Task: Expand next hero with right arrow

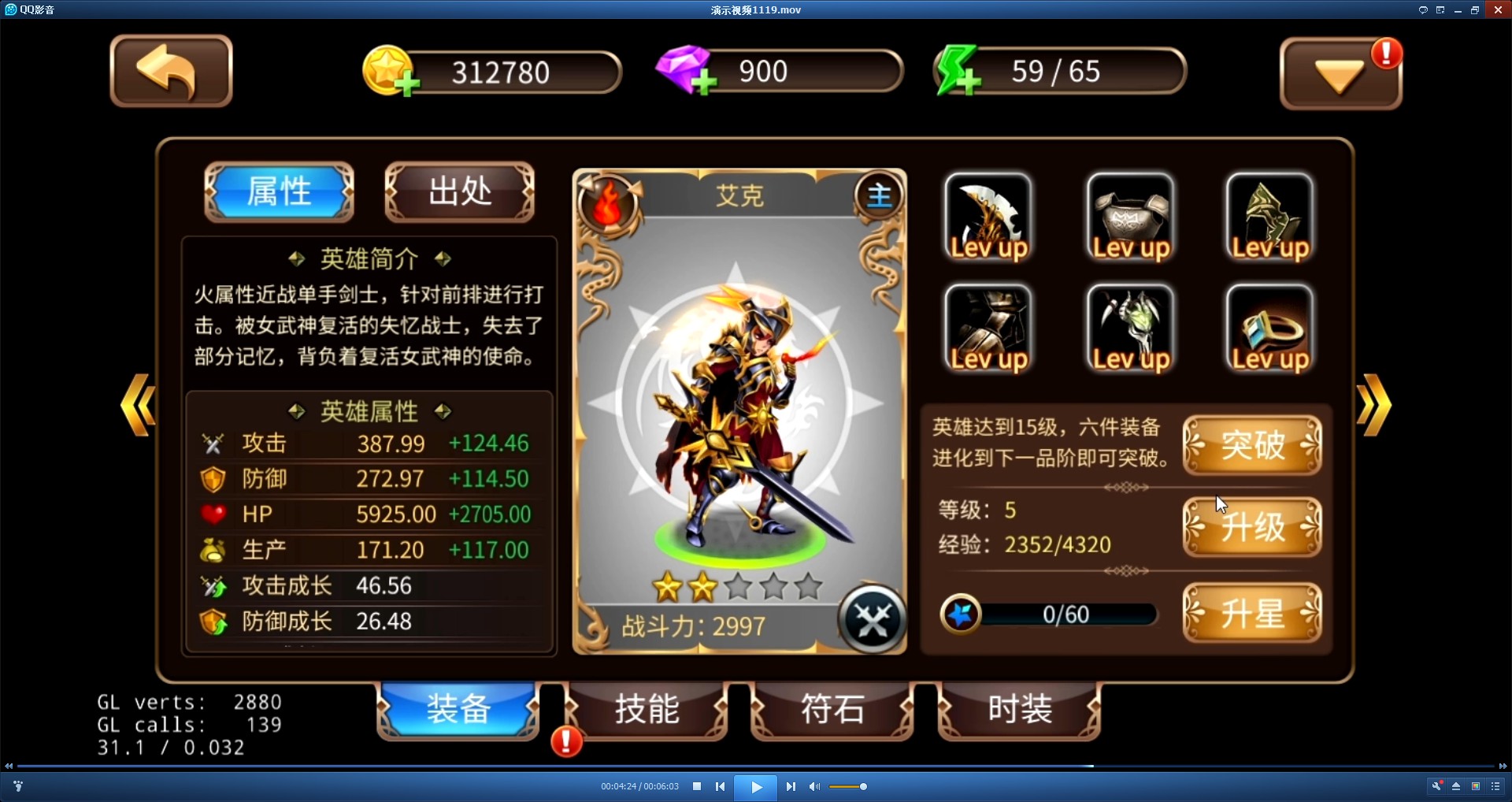Action: (x=1375, y=406)
